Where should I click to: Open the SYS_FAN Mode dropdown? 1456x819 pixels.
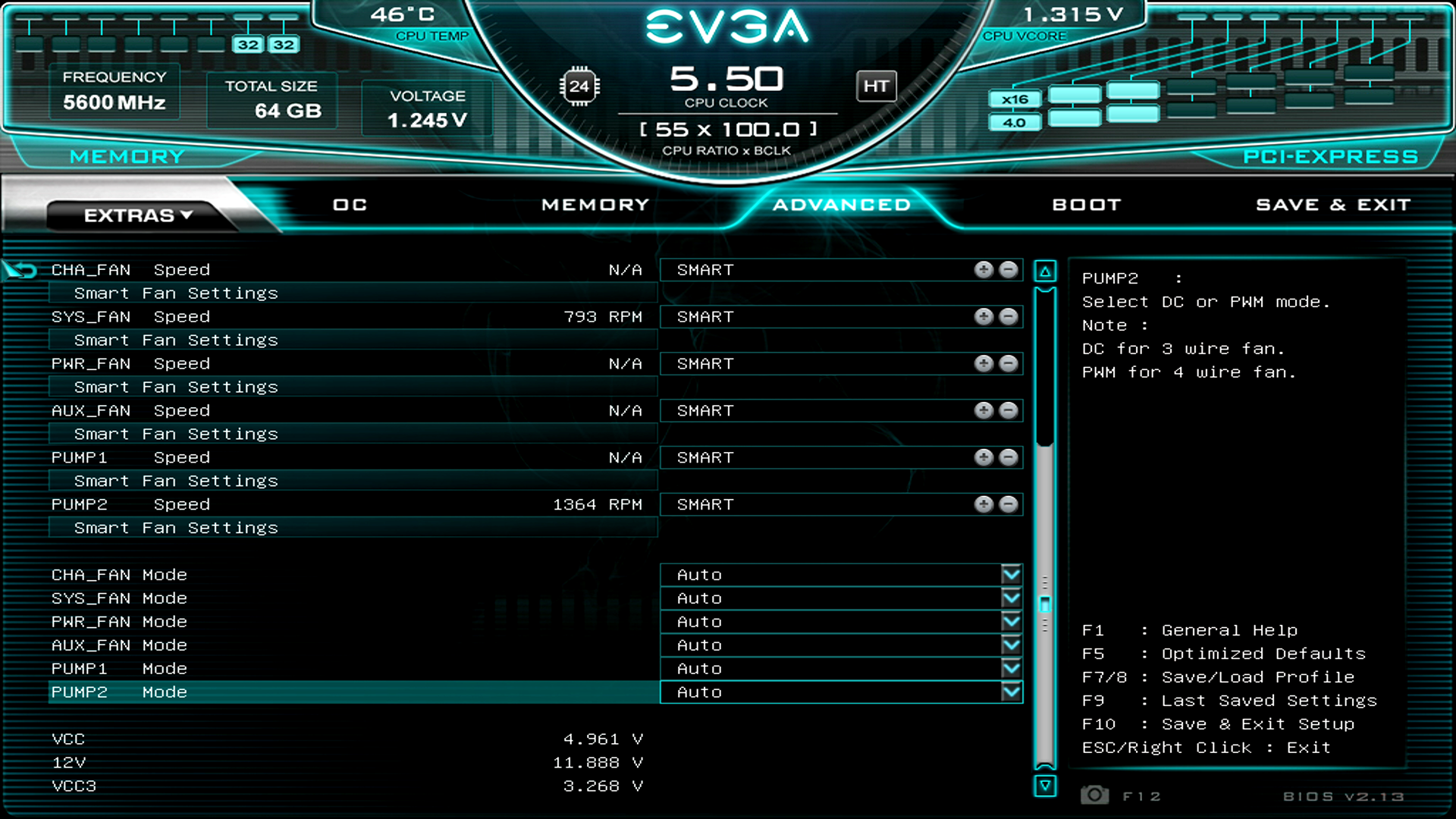coord(1012,598)
